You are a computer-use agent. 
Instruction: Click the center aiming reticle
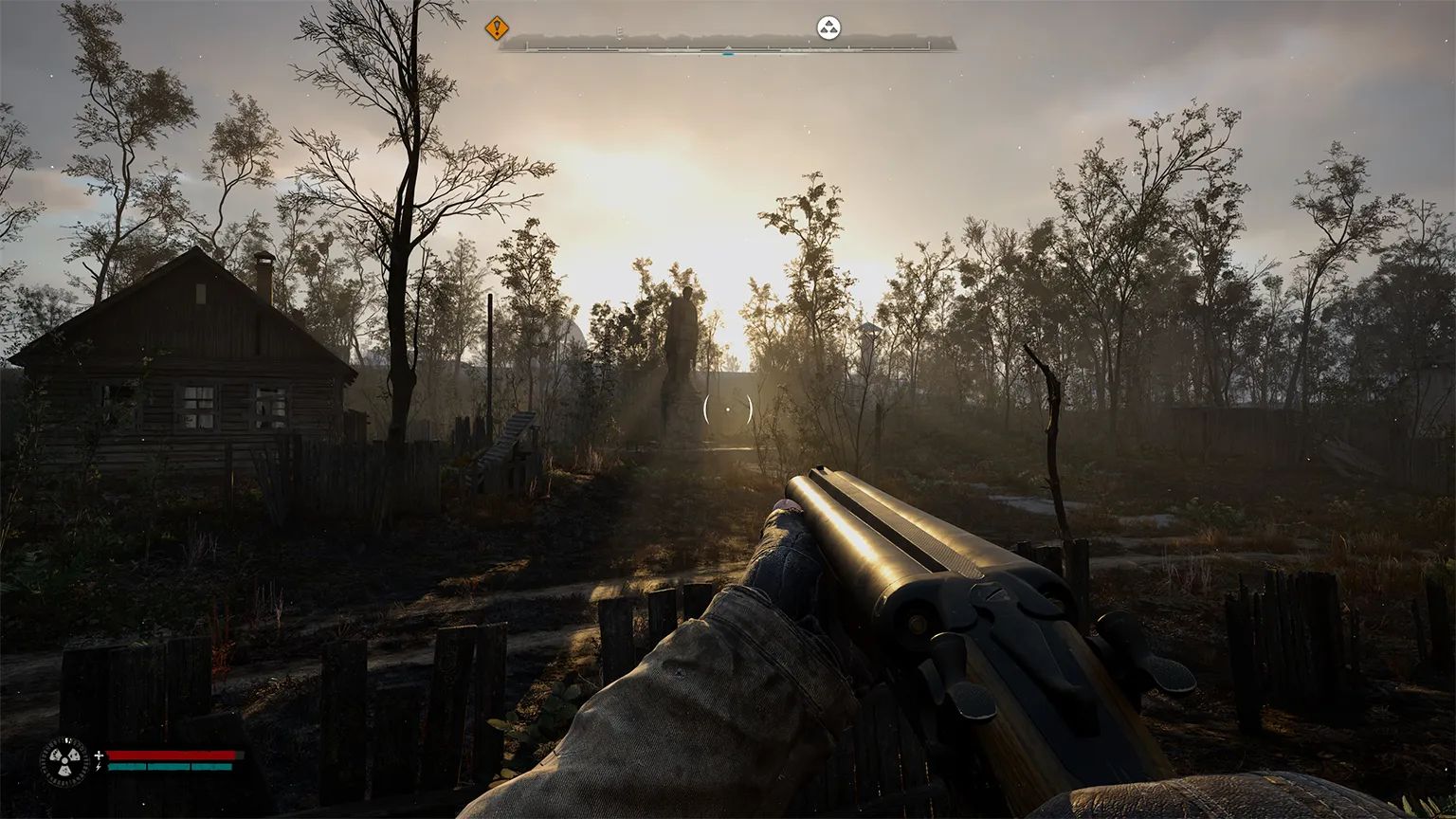[x=728, y=408]
